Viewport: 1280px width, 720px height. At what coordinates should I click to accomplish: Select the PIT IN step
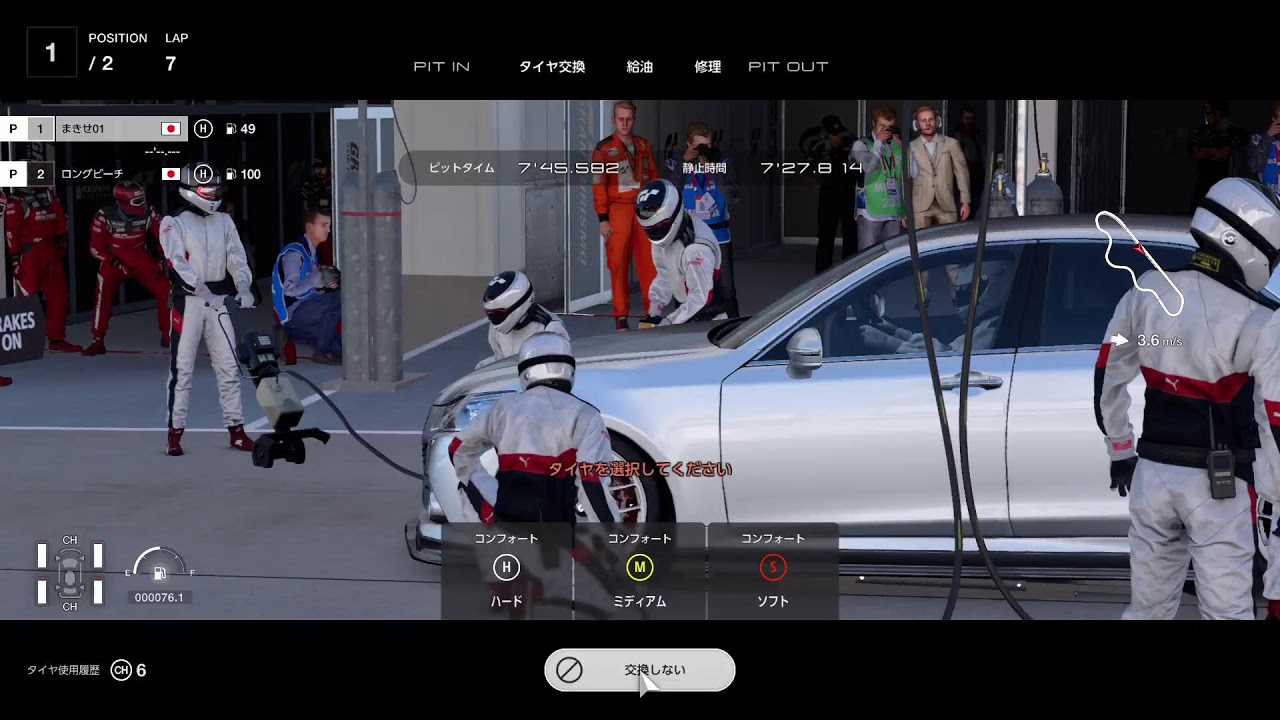(442, 67)
